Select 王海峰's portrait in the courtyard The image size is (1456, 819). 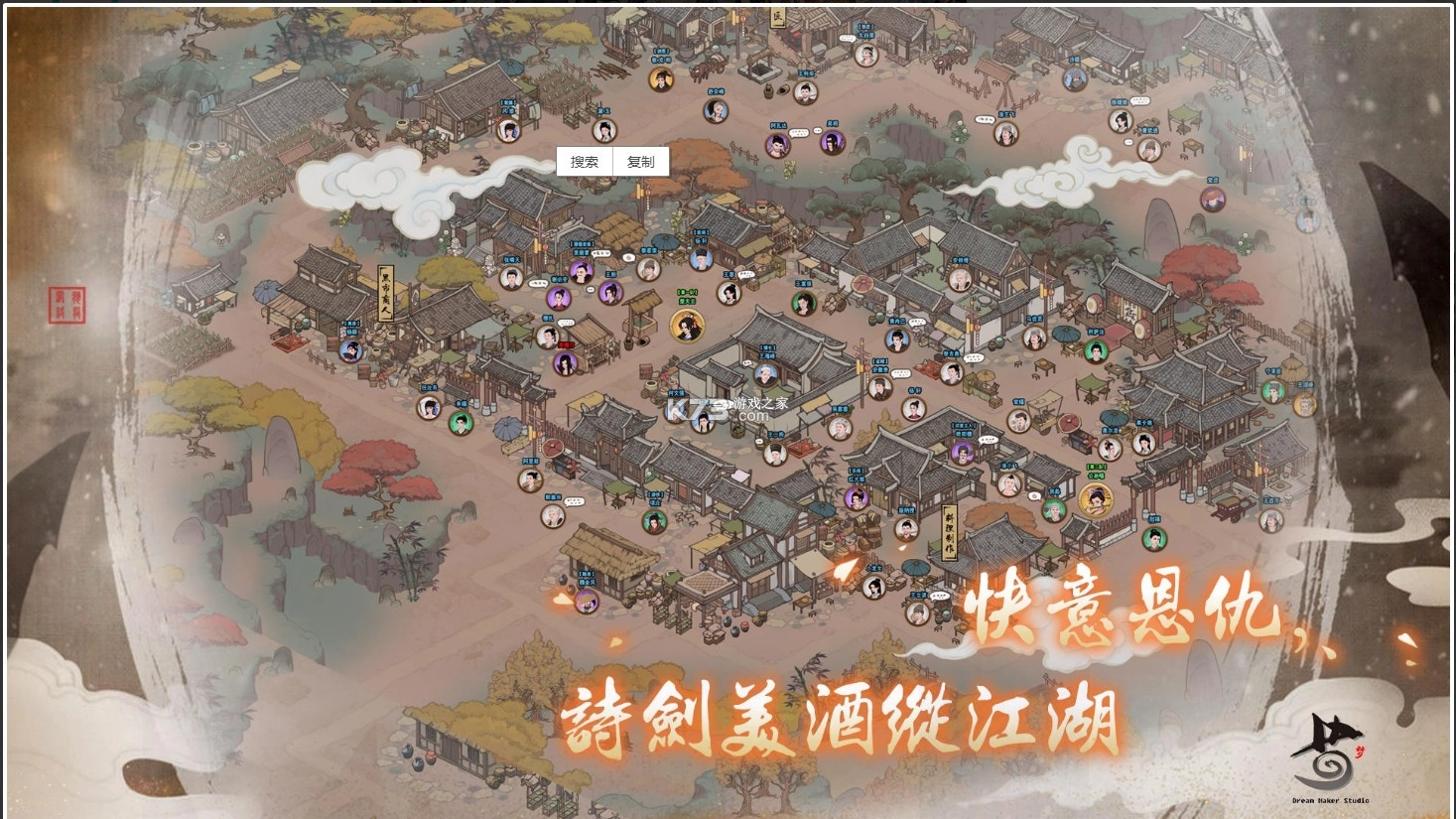point(764,375)
